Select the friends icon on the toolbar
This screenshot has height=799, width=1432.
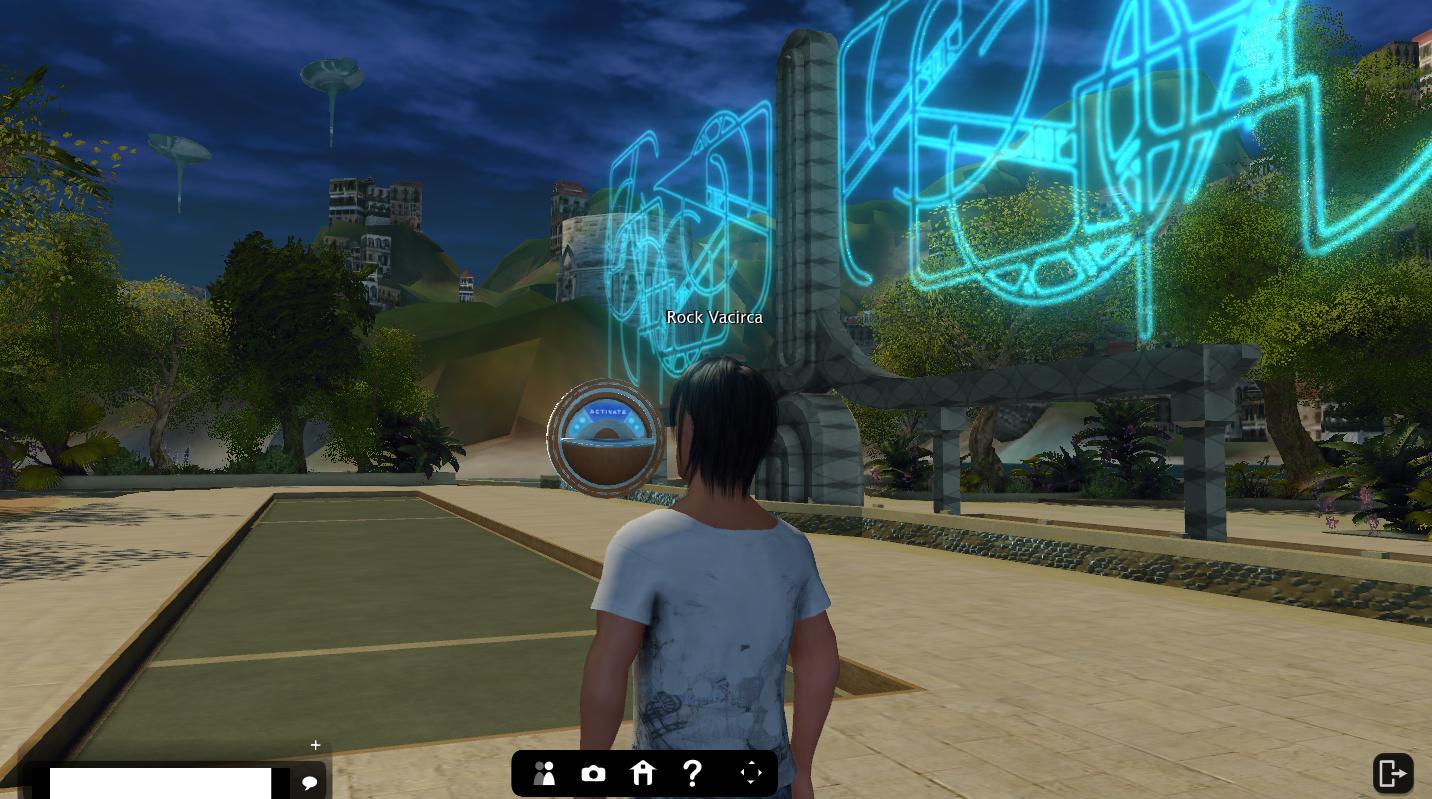[x=544, y=773]
